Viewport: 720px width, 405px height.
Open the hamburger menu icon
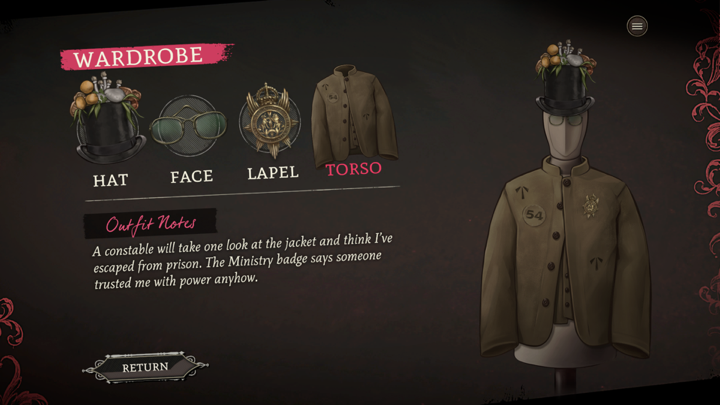[x=637, y=26]
